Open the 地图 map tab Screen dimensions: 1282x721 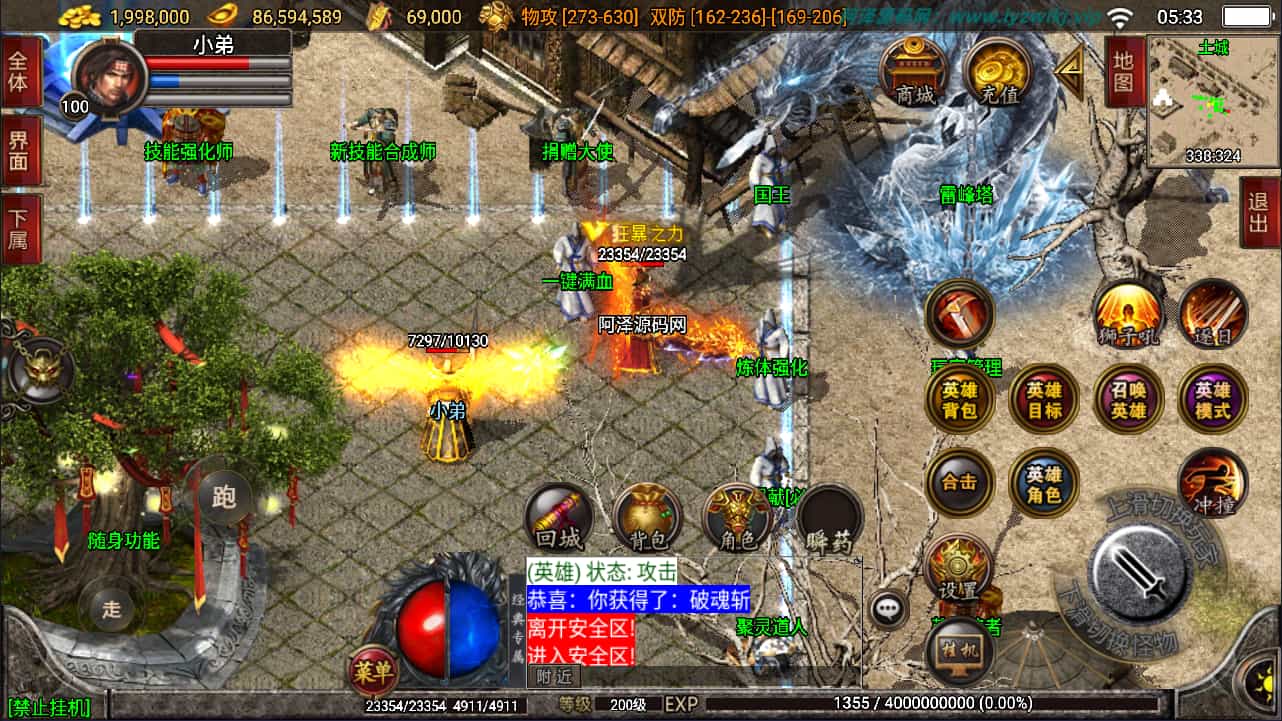point(1124,71)
